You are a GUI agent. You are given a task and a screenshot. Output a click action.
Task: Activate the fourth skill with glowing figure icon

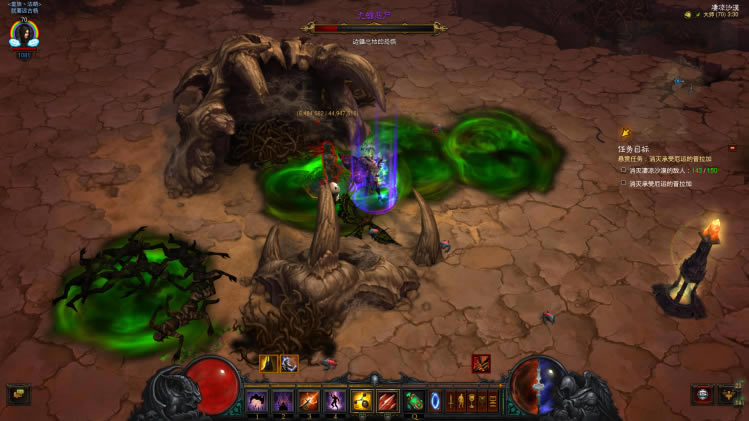[x=335, y=401]
